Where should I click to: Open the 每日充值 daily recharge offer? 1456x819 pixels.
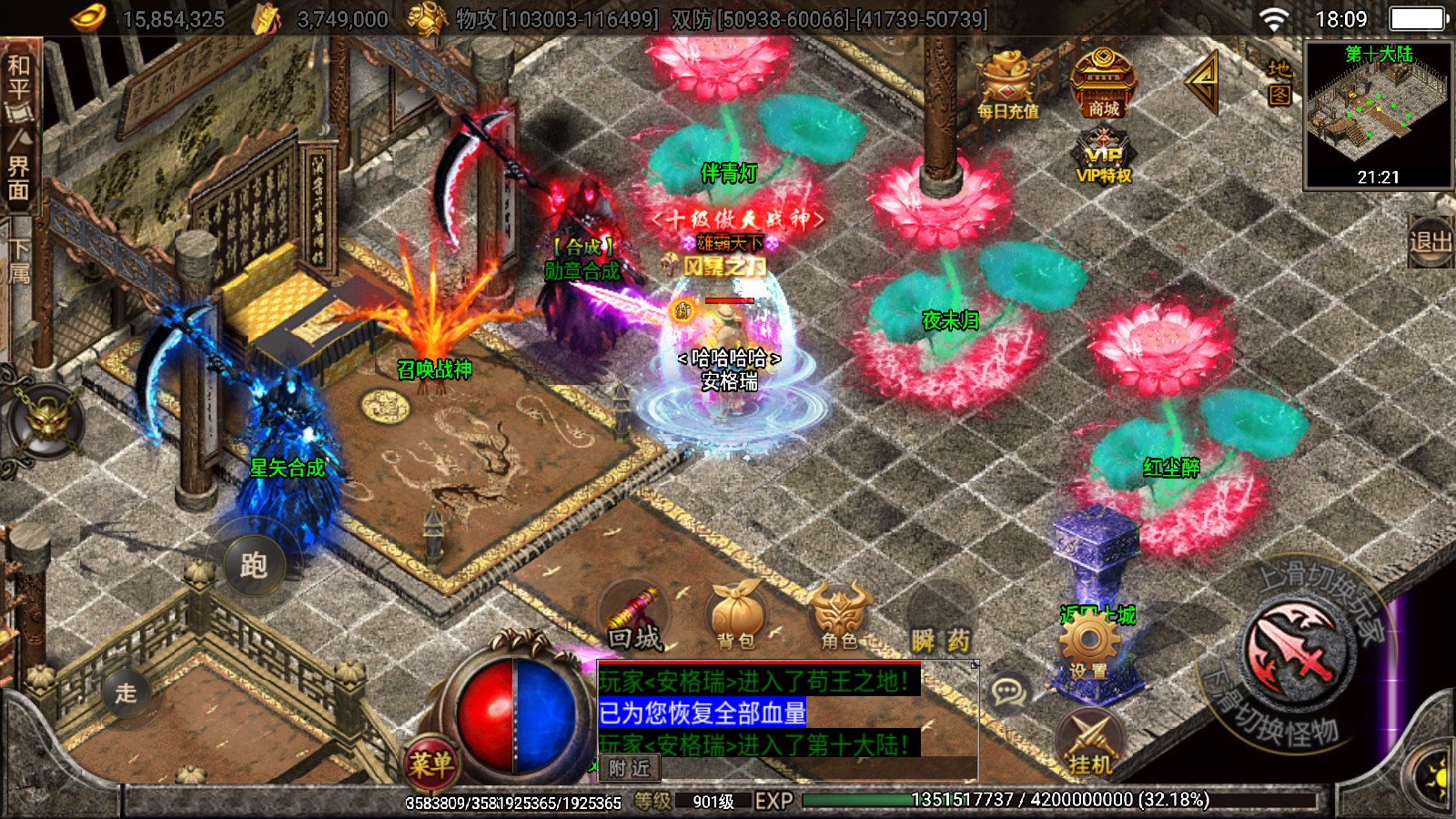point(1007,87)
